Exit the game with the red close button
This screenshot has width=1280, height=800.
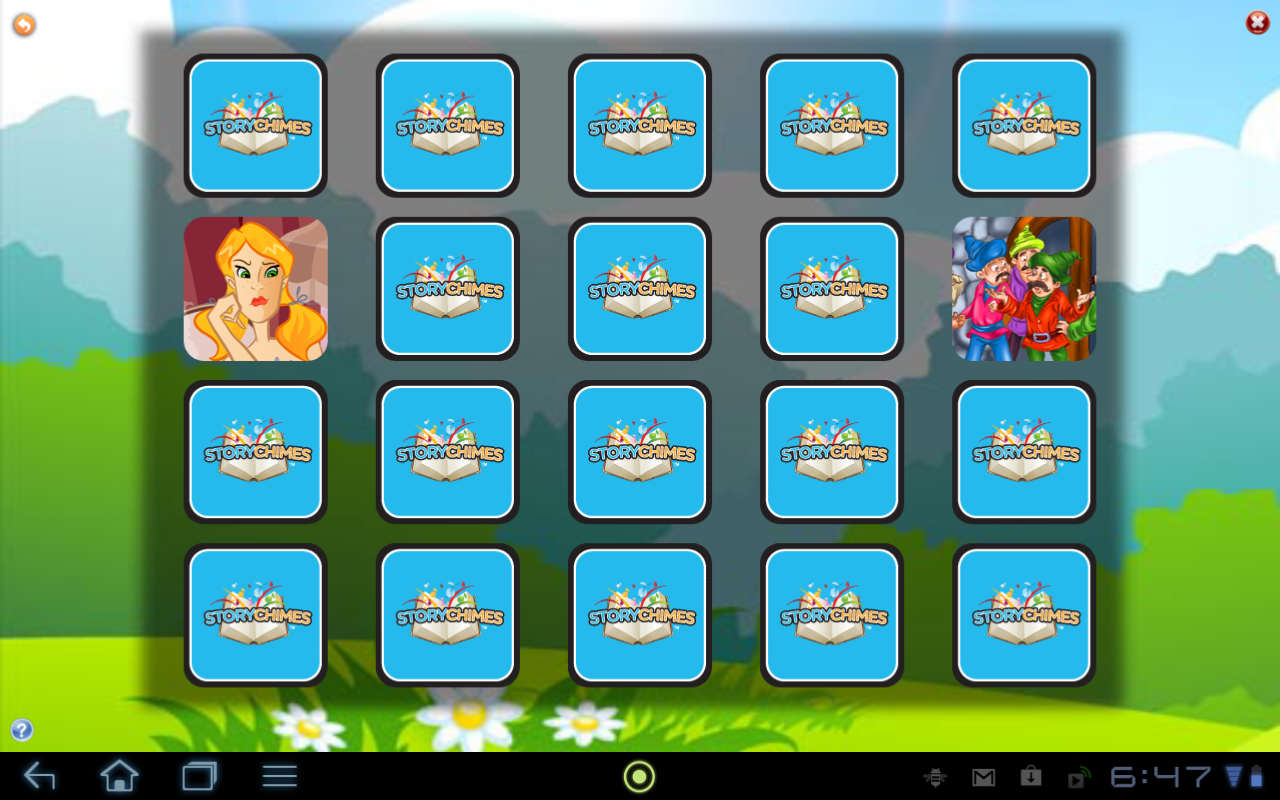(1255, 22)
